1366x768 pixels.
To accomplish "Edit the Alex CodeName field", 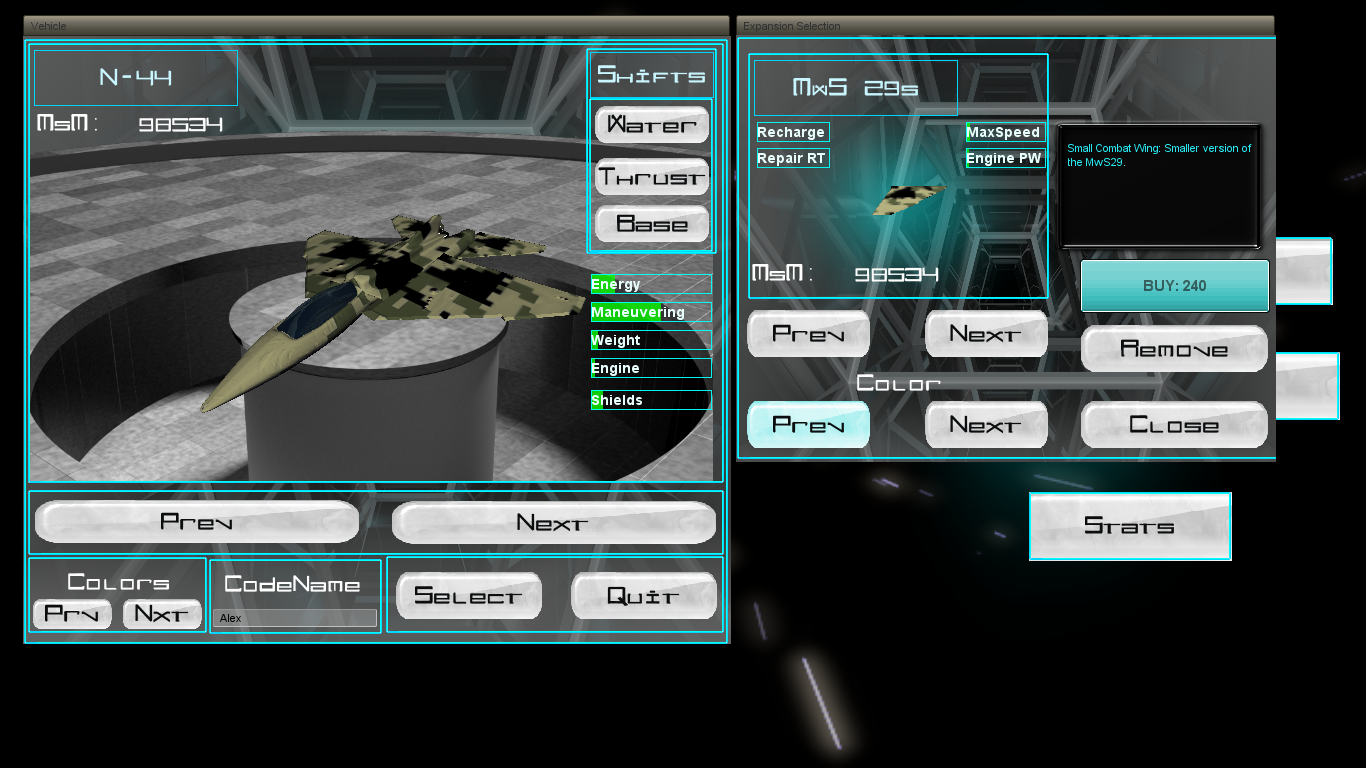I will pyautogui.click(x=294, y=617).
